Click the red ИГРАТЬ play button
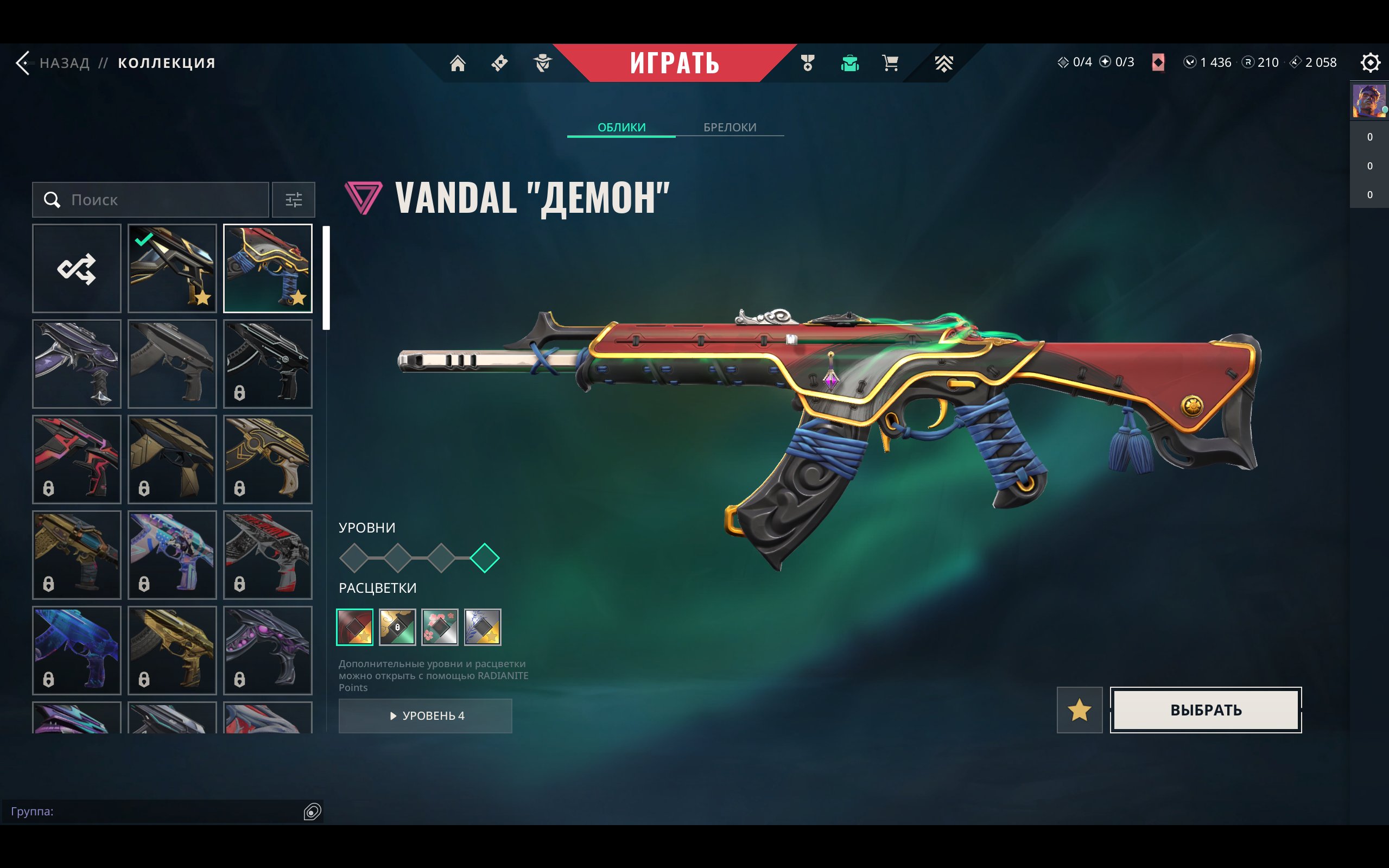 tap(674, 62)
